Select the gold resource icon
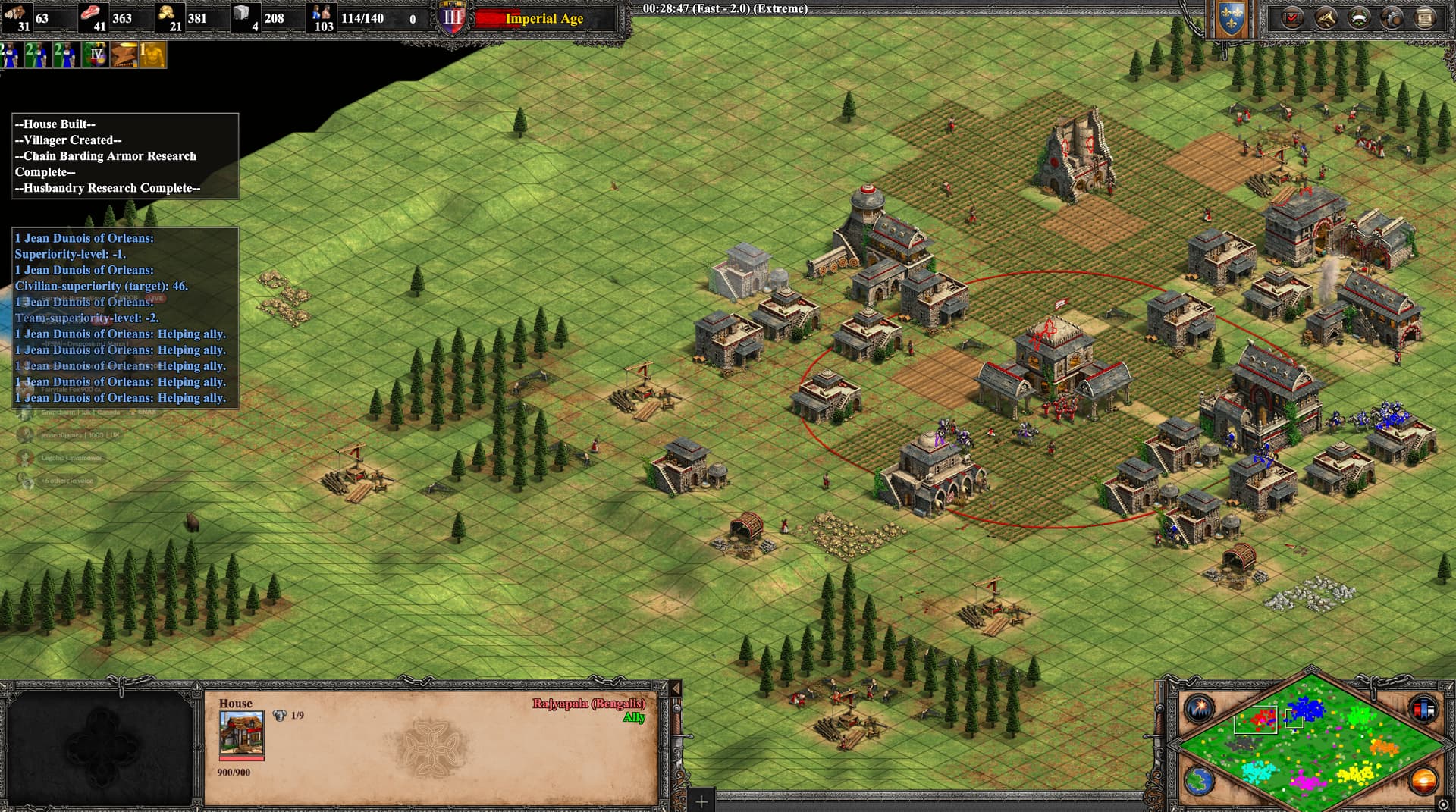This screenshot has width=1456, height=812. pos(167,14)
